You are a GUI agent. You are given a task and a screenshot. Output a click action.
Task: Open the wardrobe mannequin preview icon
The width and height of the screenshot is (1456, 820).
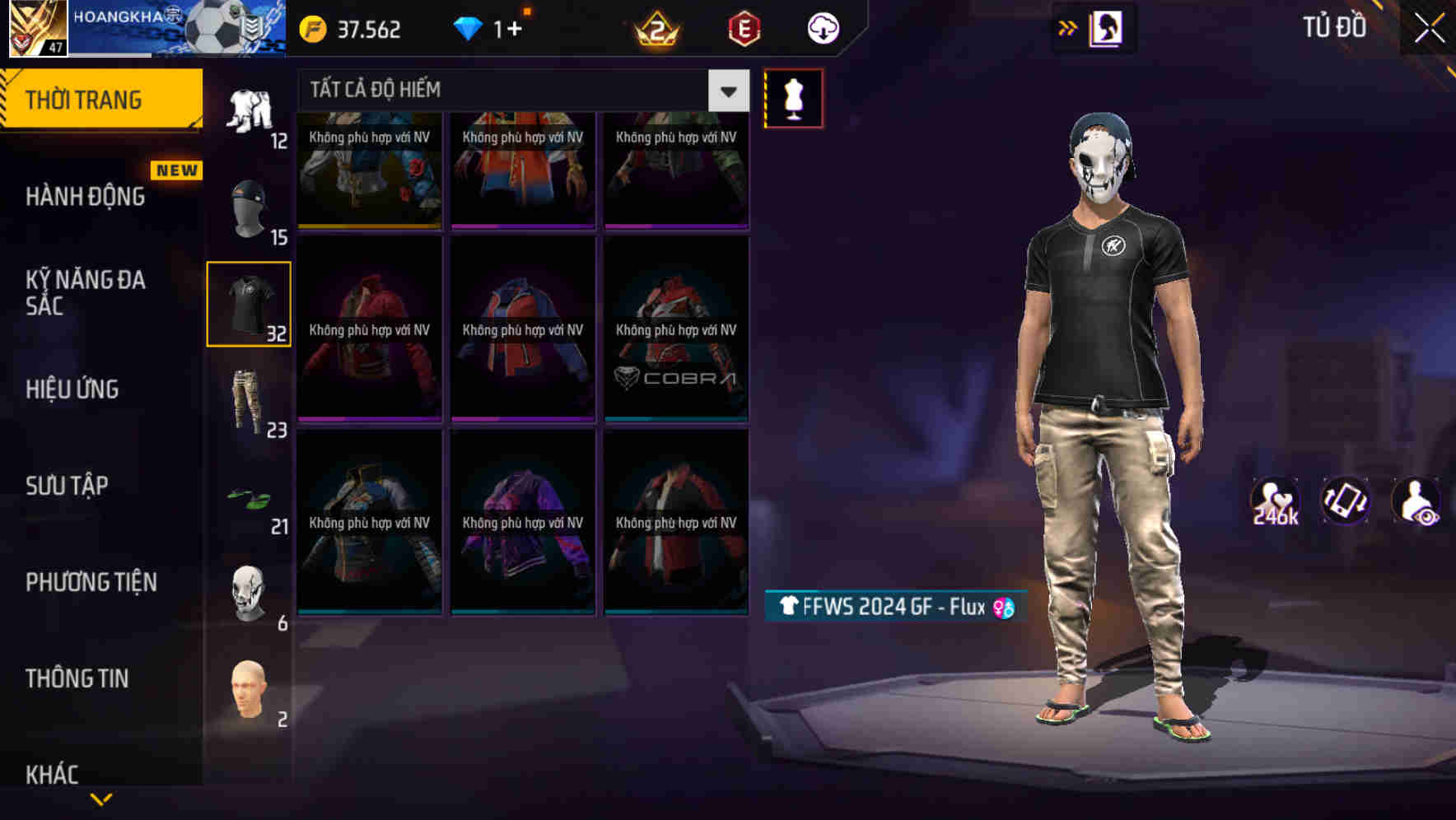pos(793,97)
